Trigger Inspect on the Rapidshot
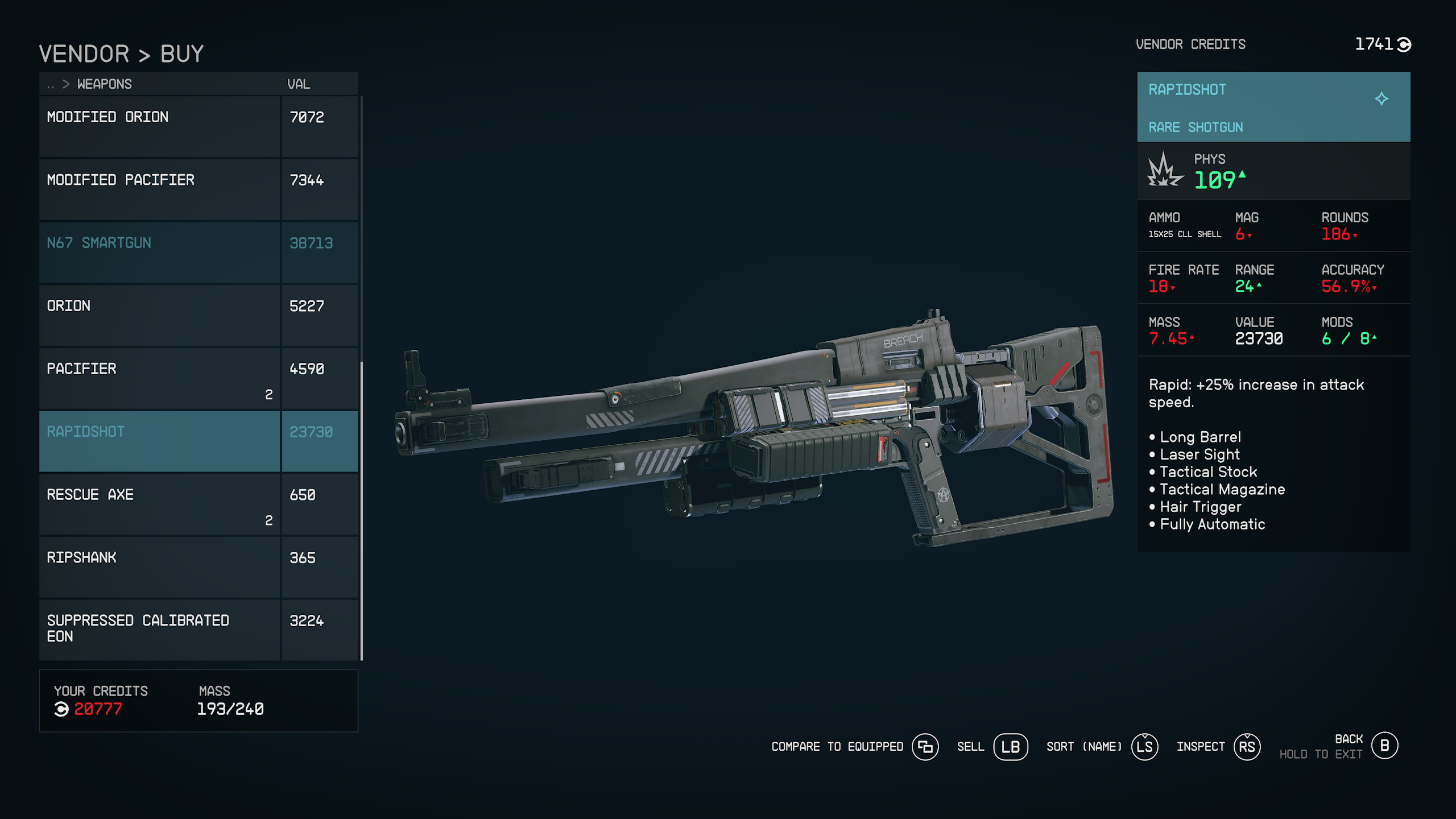1456x819 pixels. pos(1201,746)
